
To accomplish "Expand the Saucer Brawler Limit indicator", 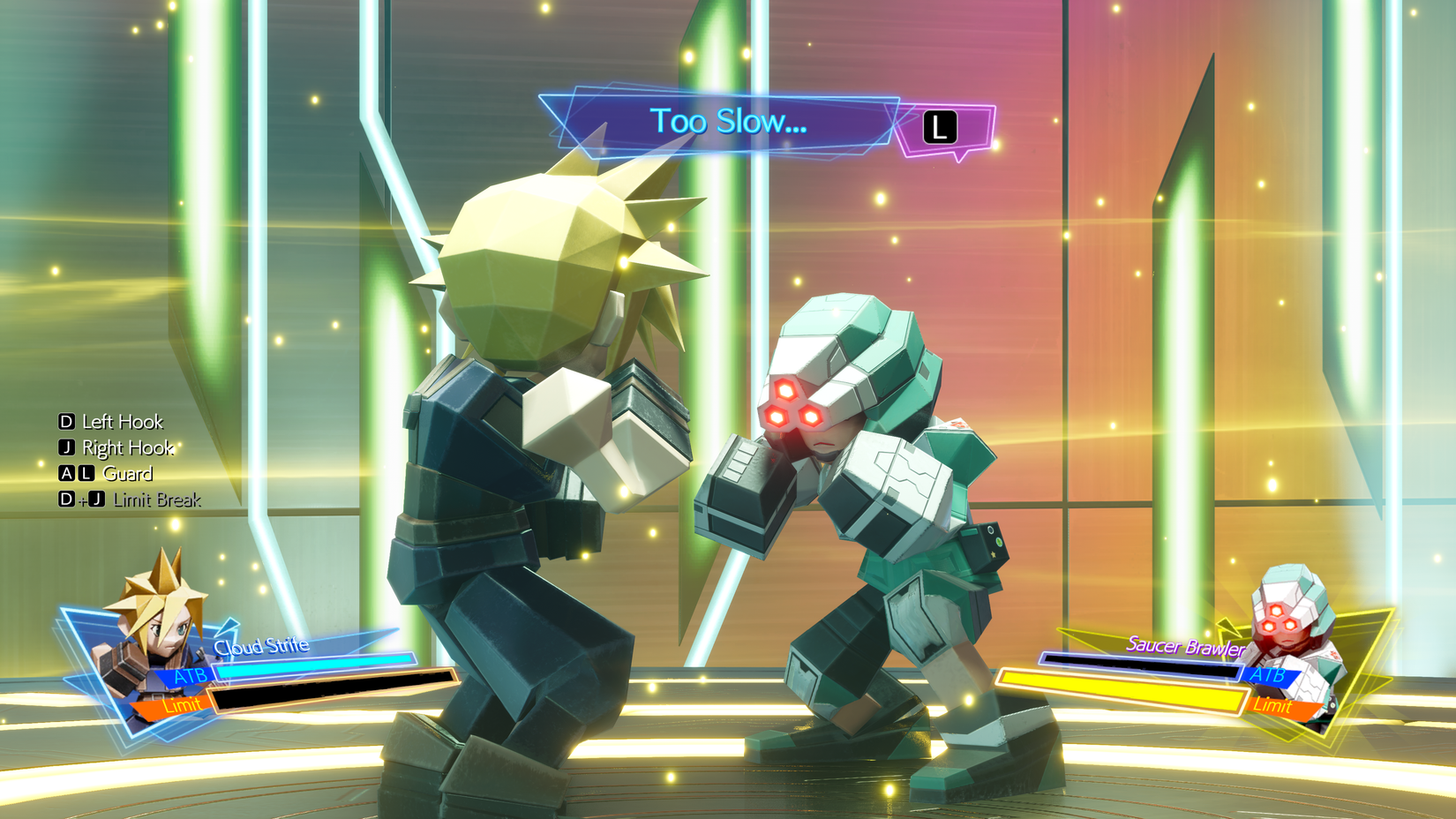I will tap(1274, 705).
